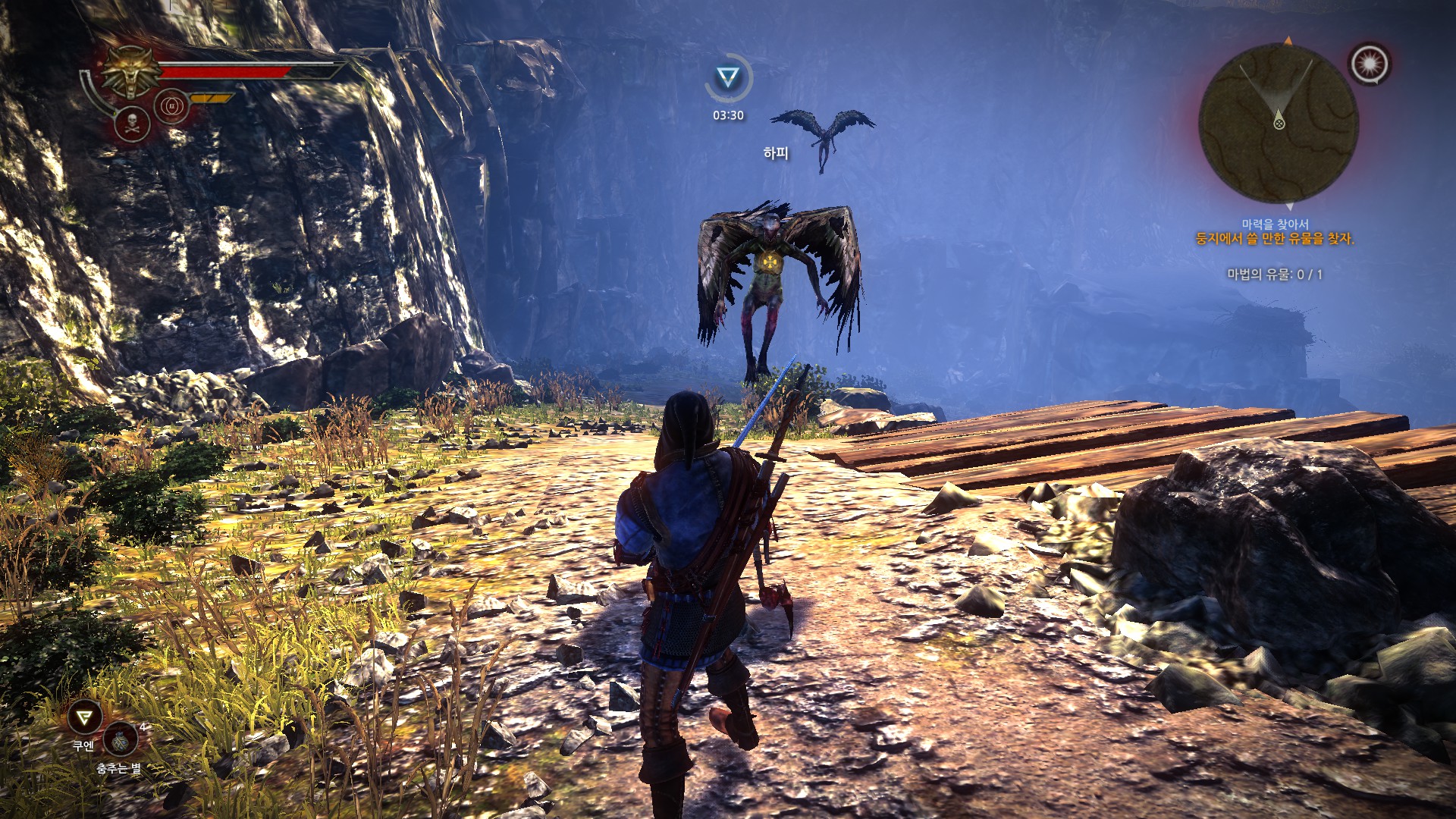Screen dimensions: 1456x819
Task: Click the wolf head medallion
Action: [x=132, y=71]
